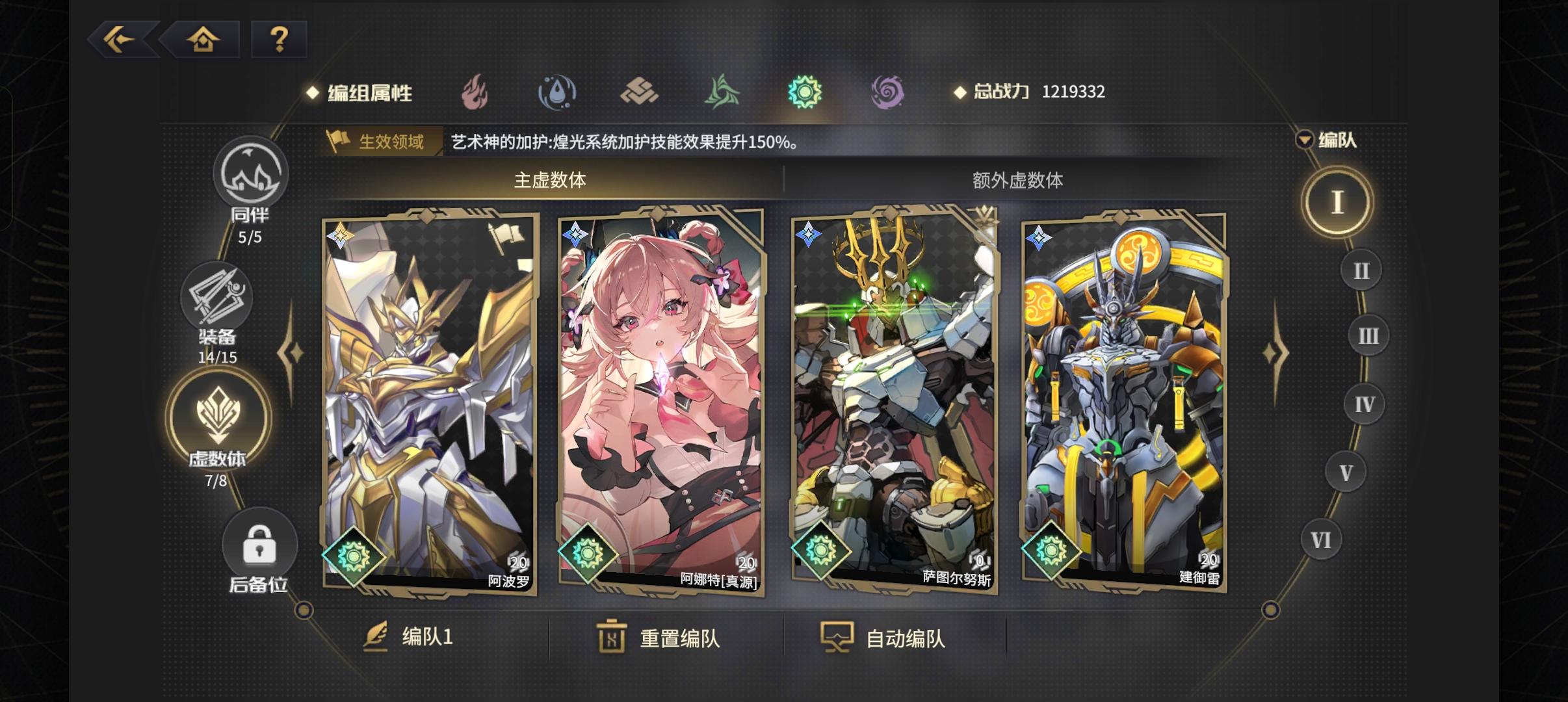
Task: Select the water element icon
Action: 558,91
